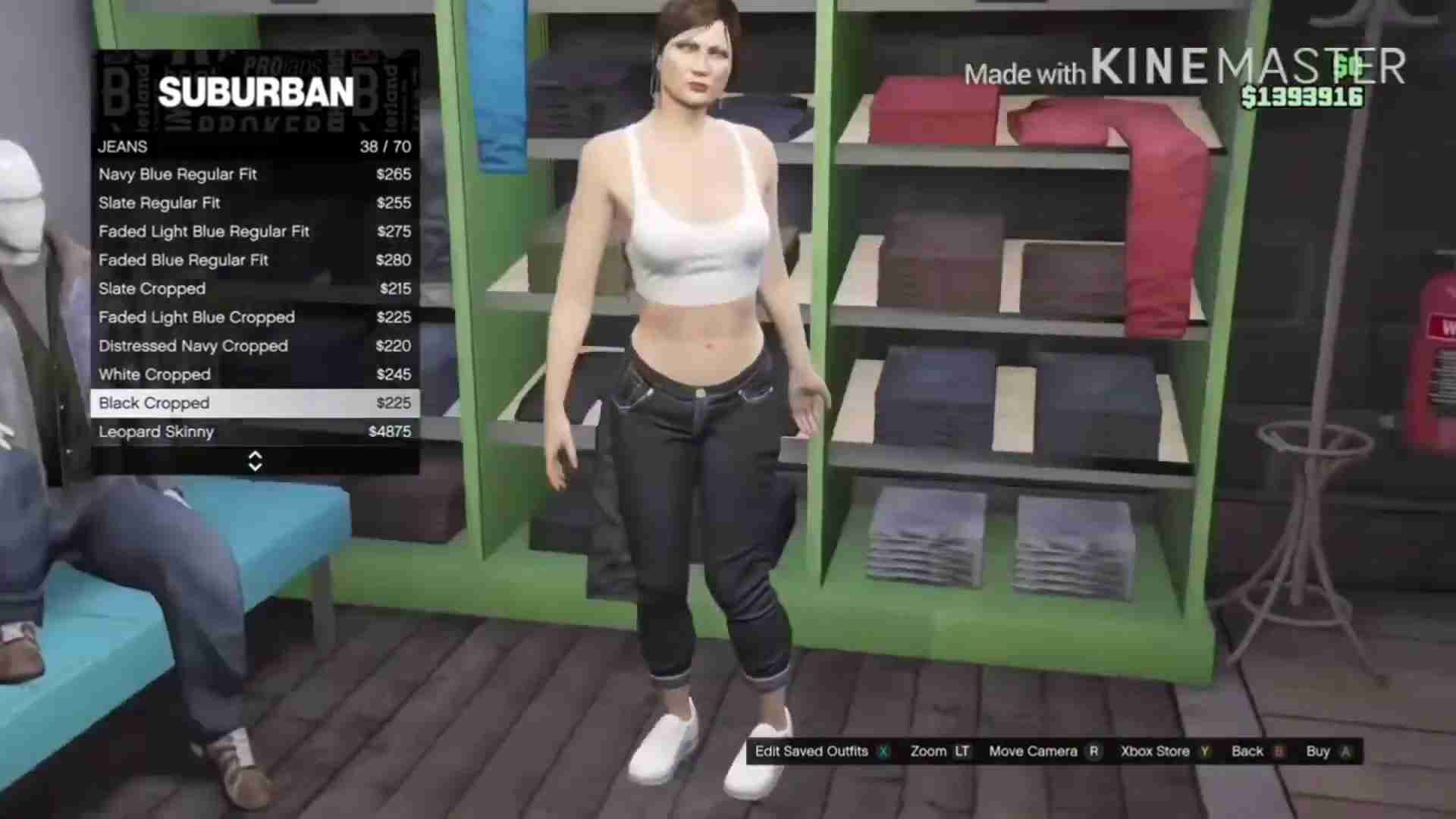Click the Slate Regular Fit price tag
The width and height of the screenshot is (1456, 819).
(x=395, y=202)
